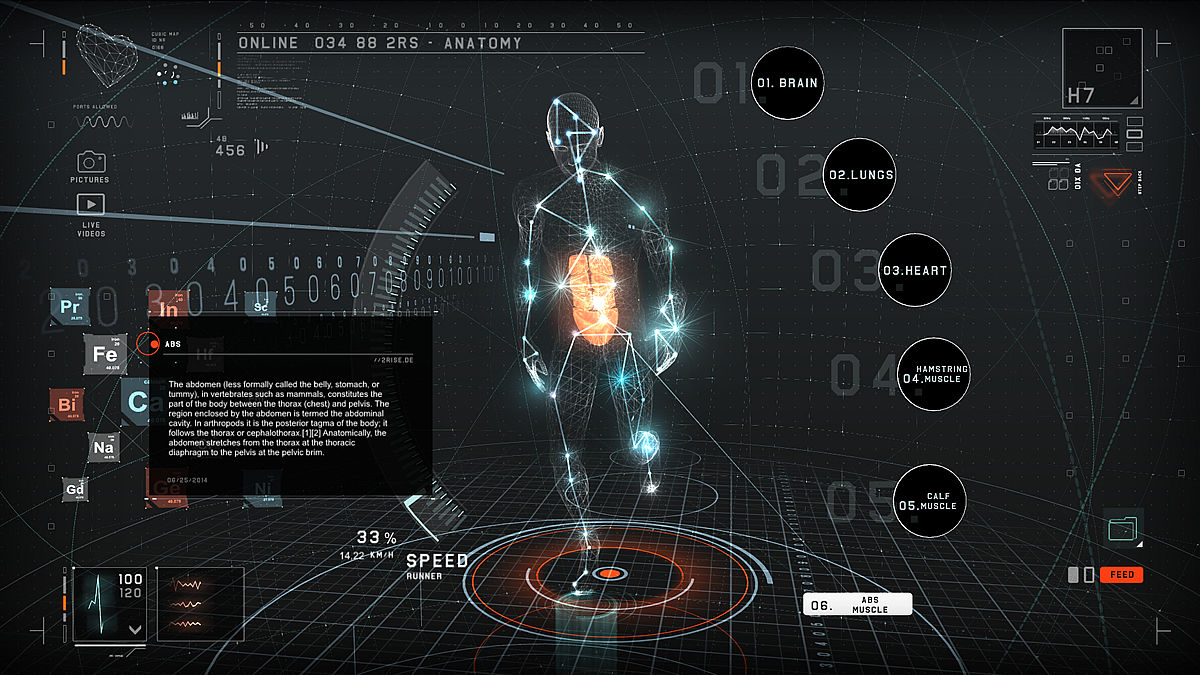The image size is (1200, 675).
Task: Choose the 02. Lungs circle
Action: pyautogui.click(x=860, y=175)
